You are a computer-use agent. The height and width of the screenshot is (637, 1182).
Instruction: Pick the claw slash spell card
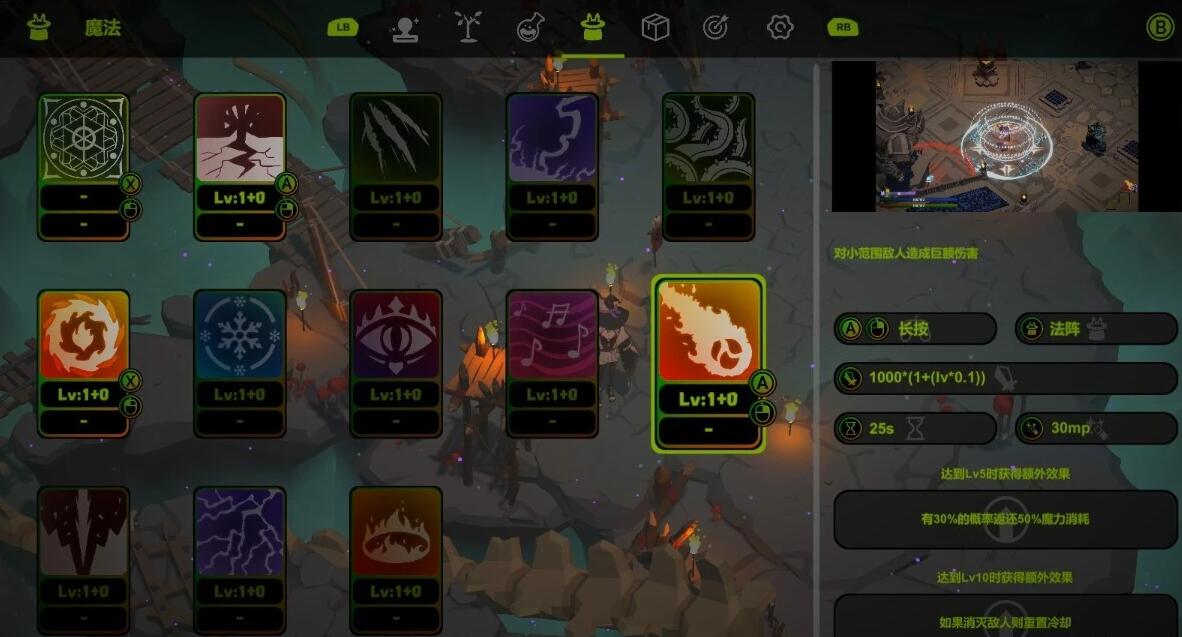coord(396,140)
